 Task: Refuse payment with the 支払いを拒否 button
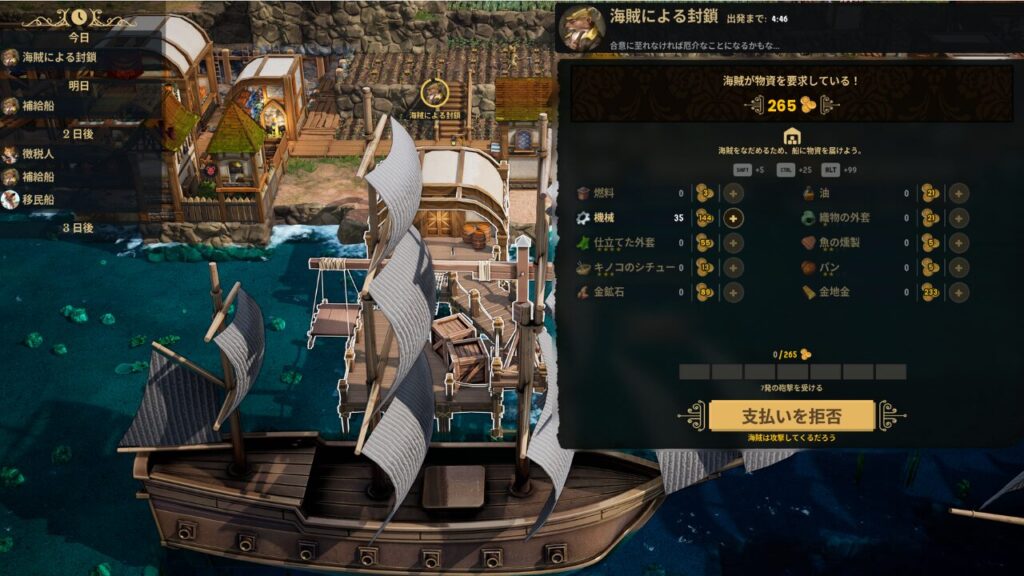click(791, 415)
